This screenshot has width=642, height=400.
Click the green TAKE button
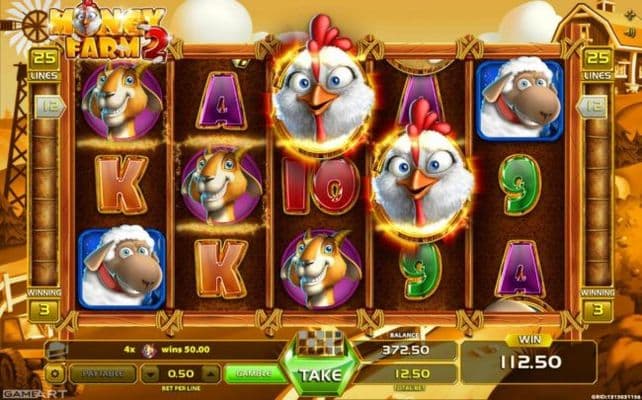(x=319, y=374)
